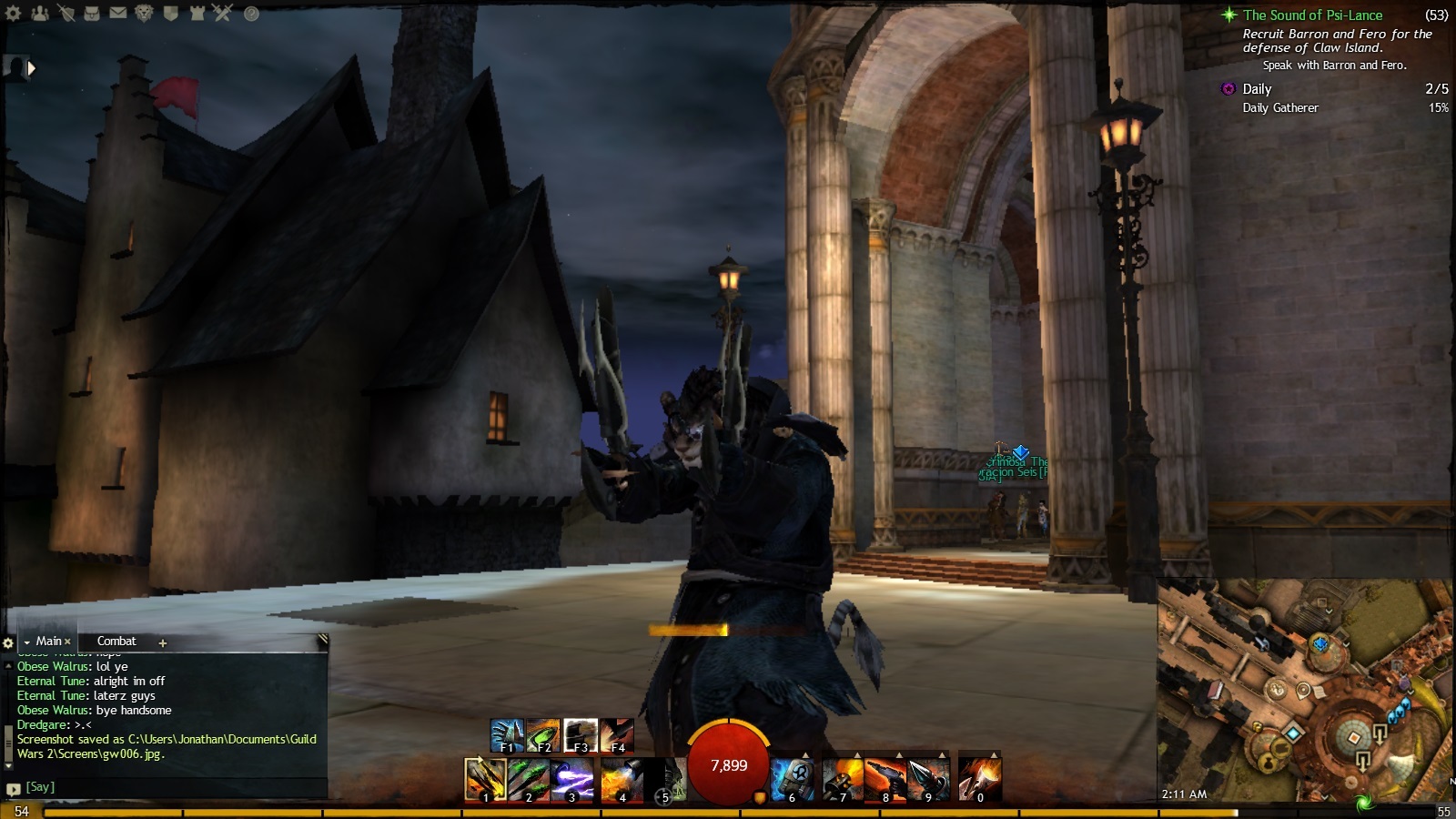Use the healing kit skill in slot 6
Image resolution: width=1456 pixels, height=819 pixels.
[792, 780]
